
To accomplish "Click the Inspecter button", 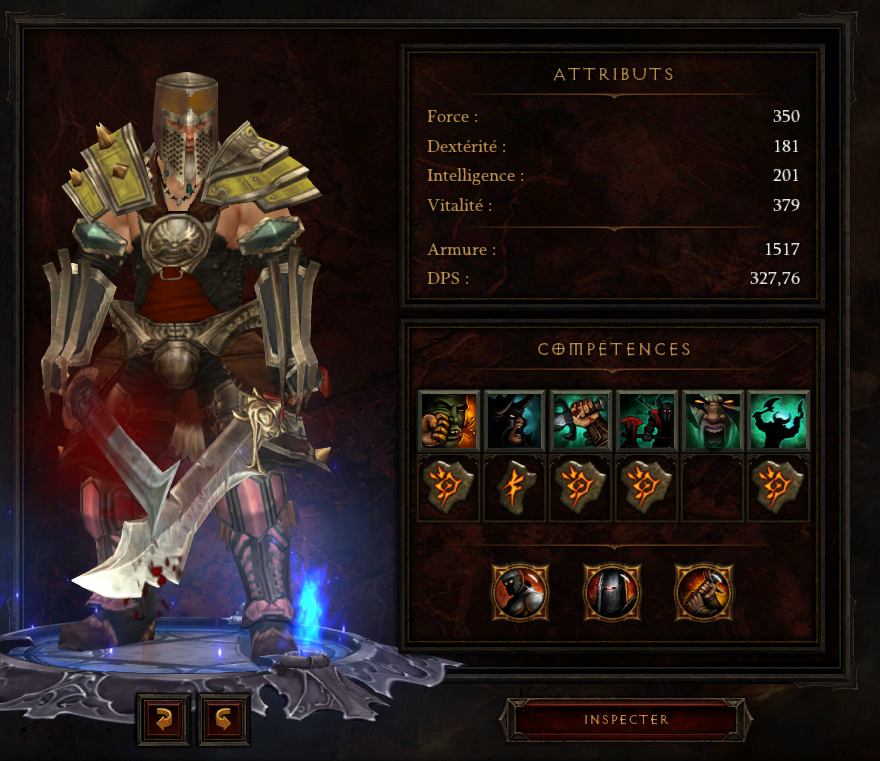I will 626,720.
